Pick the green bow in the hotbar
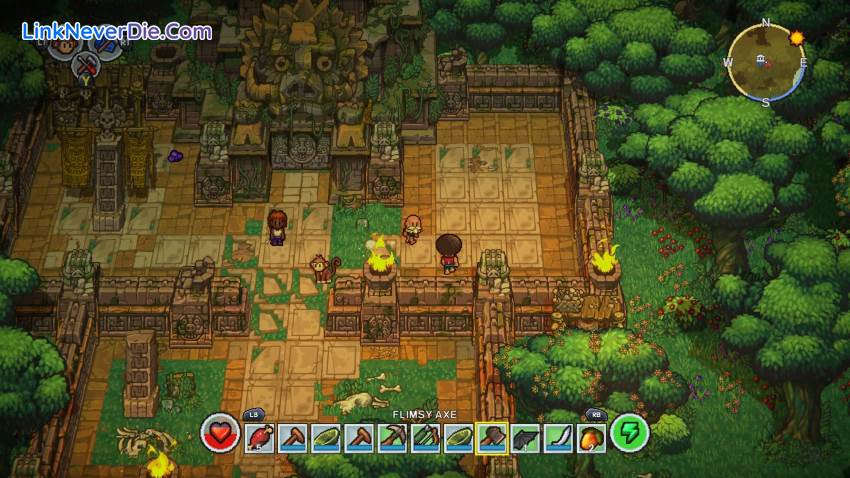This screenshot has width=850, height=478. click(427, 437)
